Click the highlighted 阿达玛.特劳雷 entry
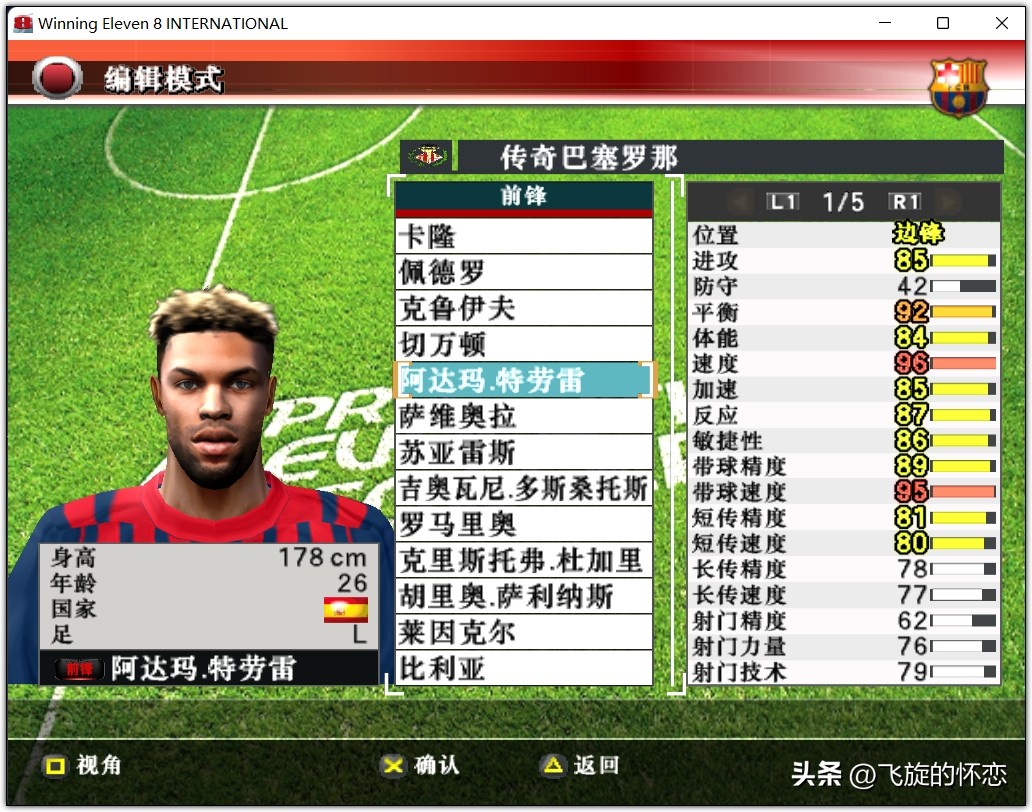The height and width of the screenshot is (812, 1032). tap(523, 380)
